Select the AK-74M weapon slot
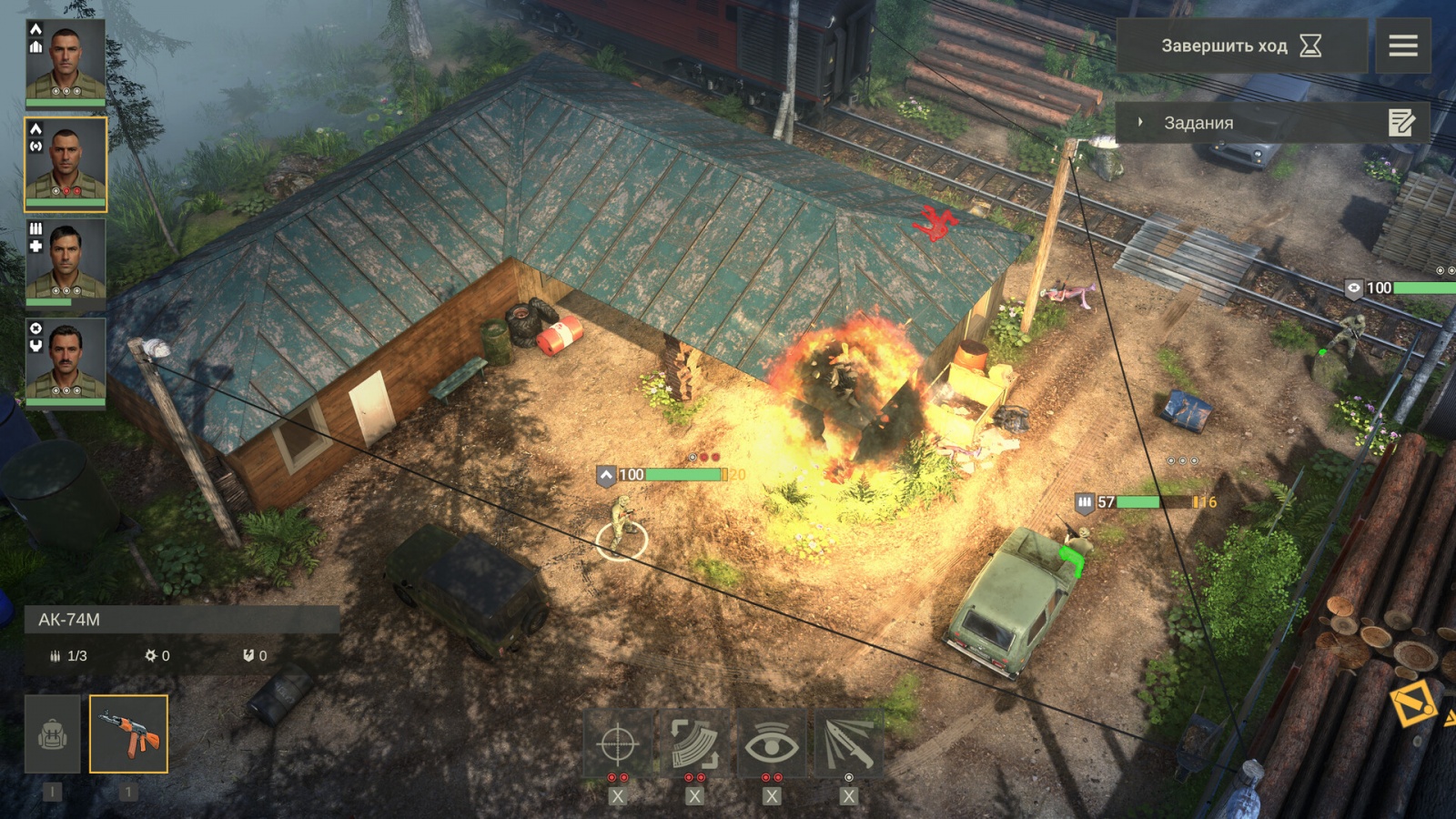This screenshot has width=1456, height=819. click(128, 734)
